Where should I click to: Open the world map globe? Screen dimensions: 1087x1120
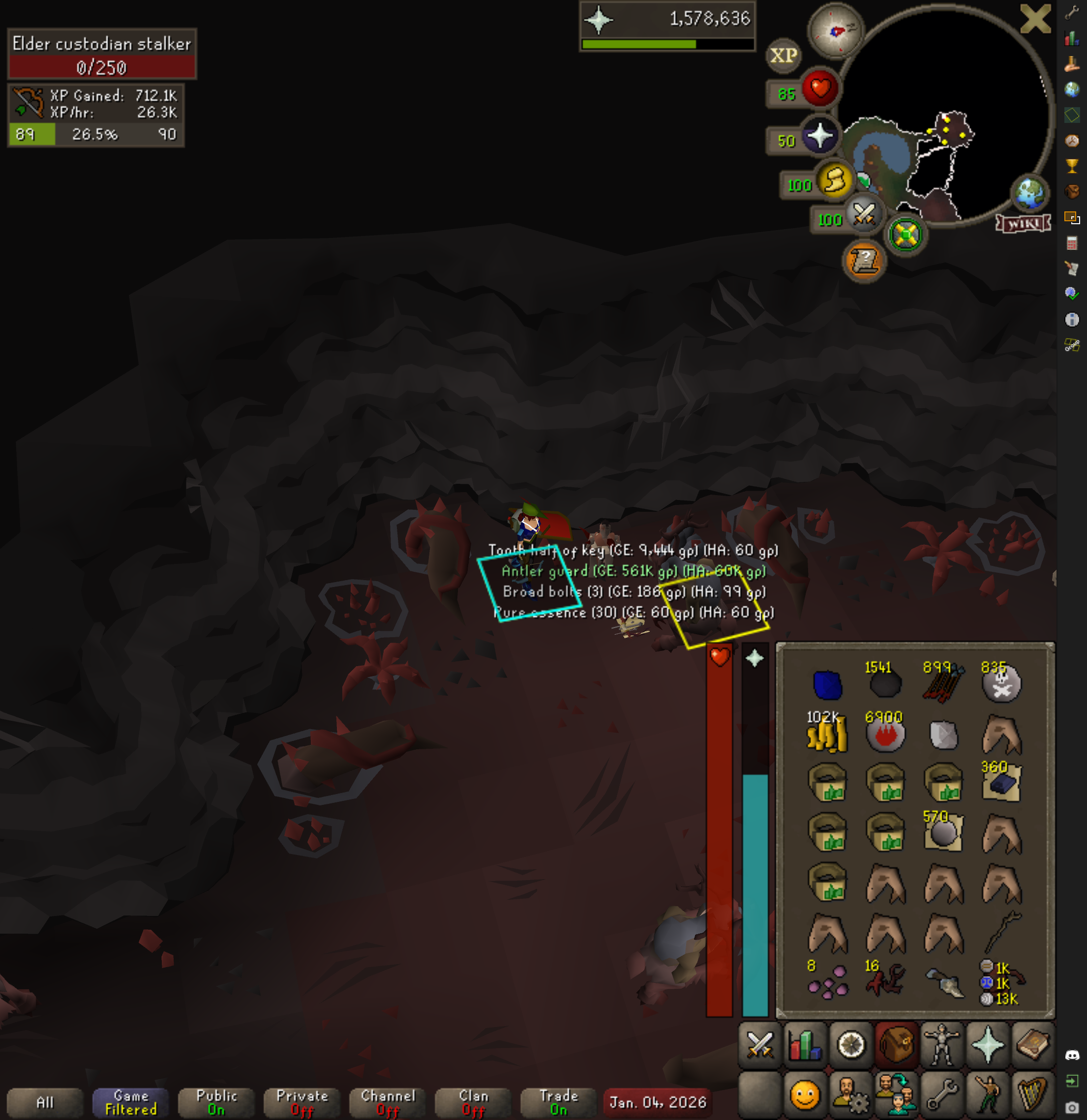tap(1030, 193)
